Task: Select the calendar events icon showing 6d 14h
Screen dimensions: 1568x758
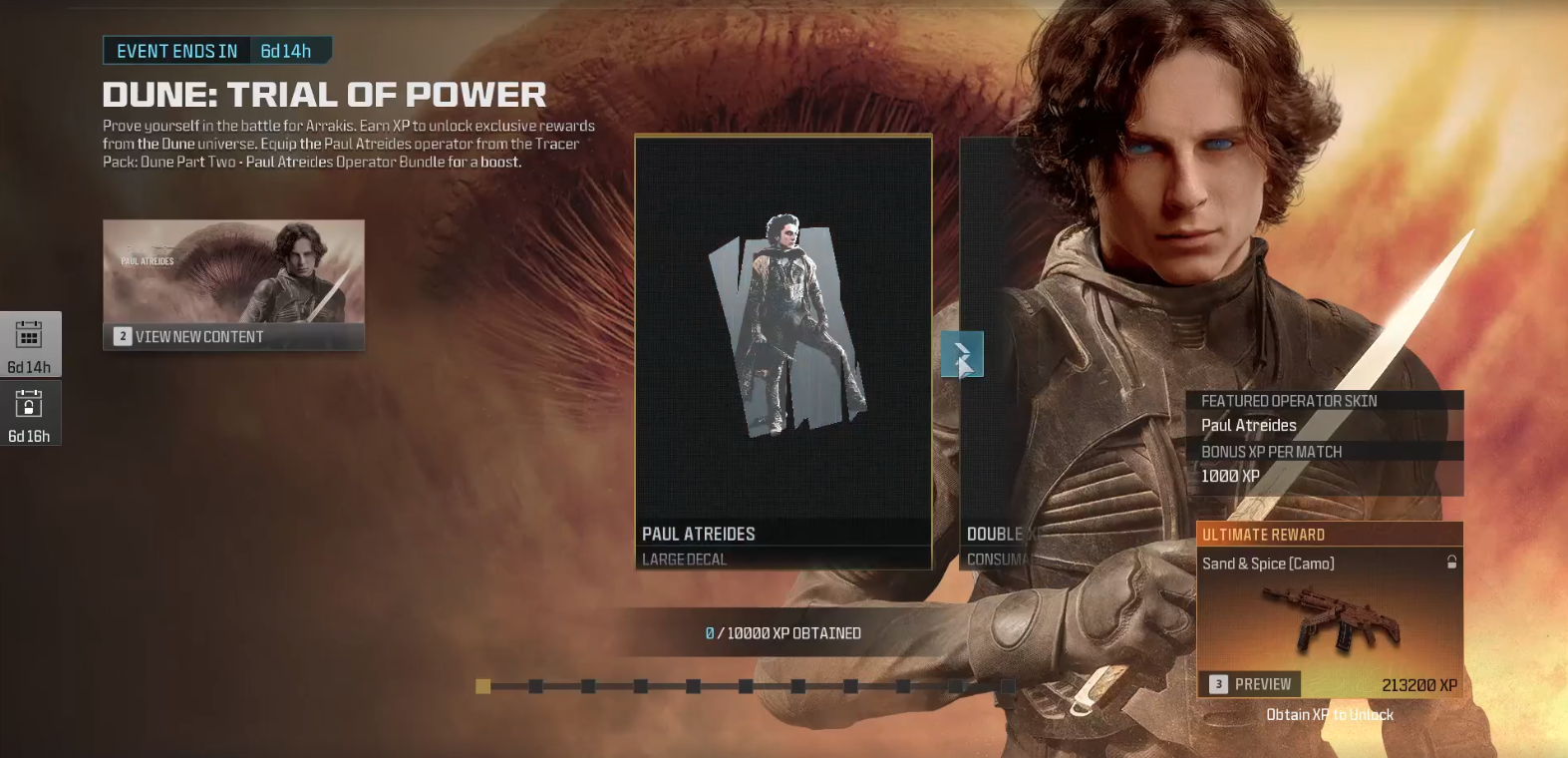Action: coord(31,343)
